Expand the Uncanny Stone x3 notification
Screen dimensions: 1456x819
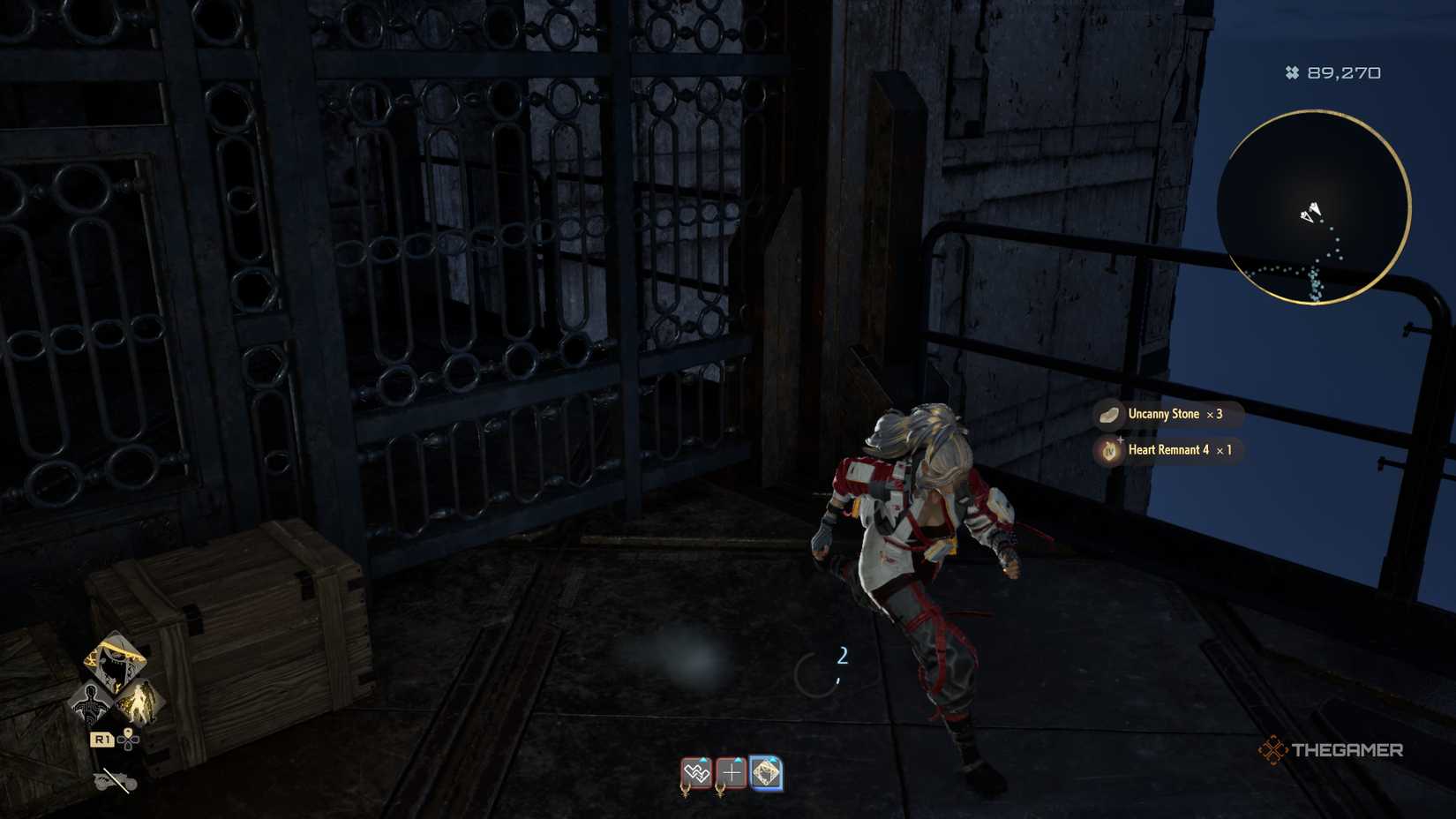click(1165, 413)
